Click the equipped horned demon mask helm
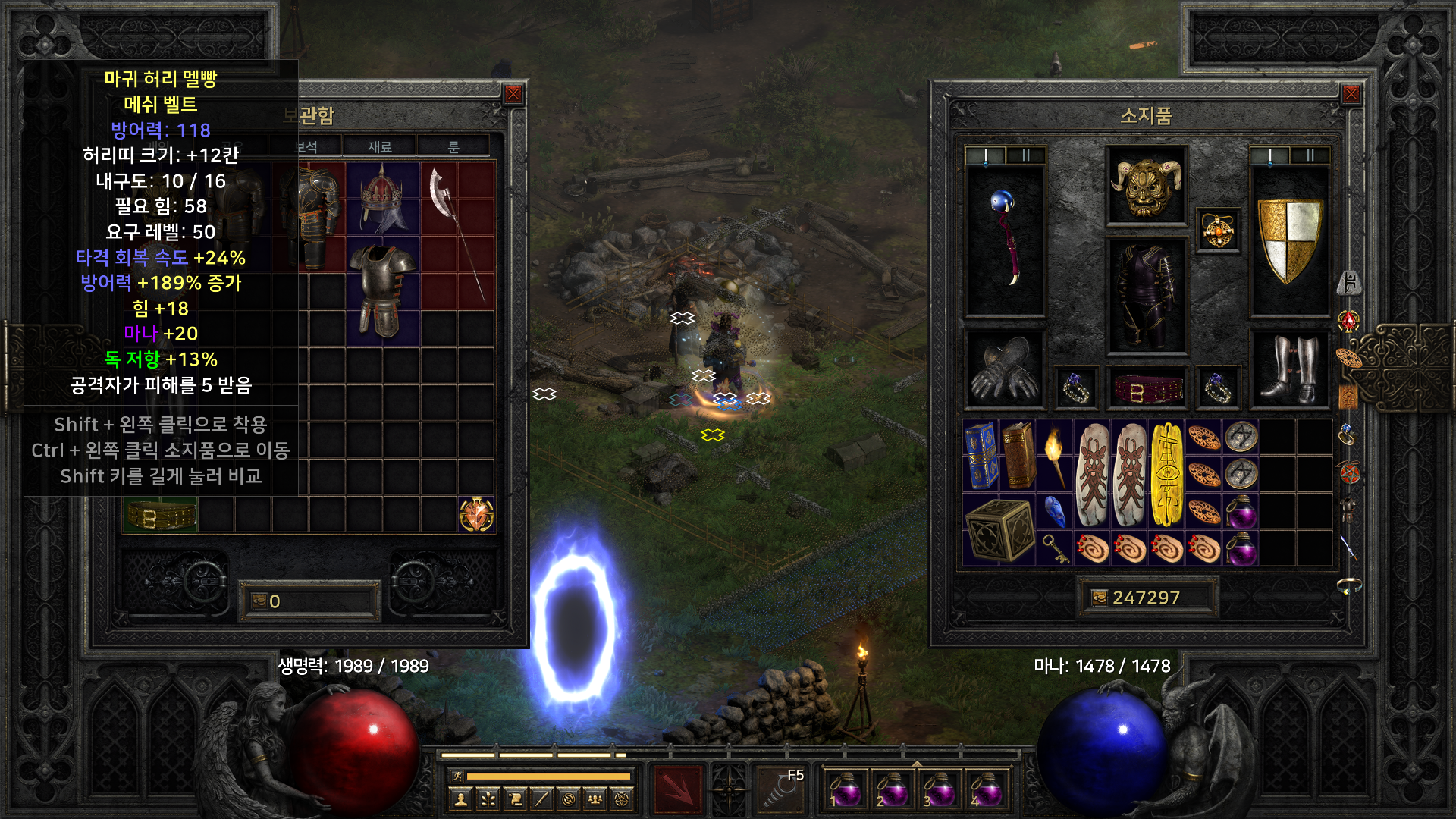 [x=1146, y=186]
